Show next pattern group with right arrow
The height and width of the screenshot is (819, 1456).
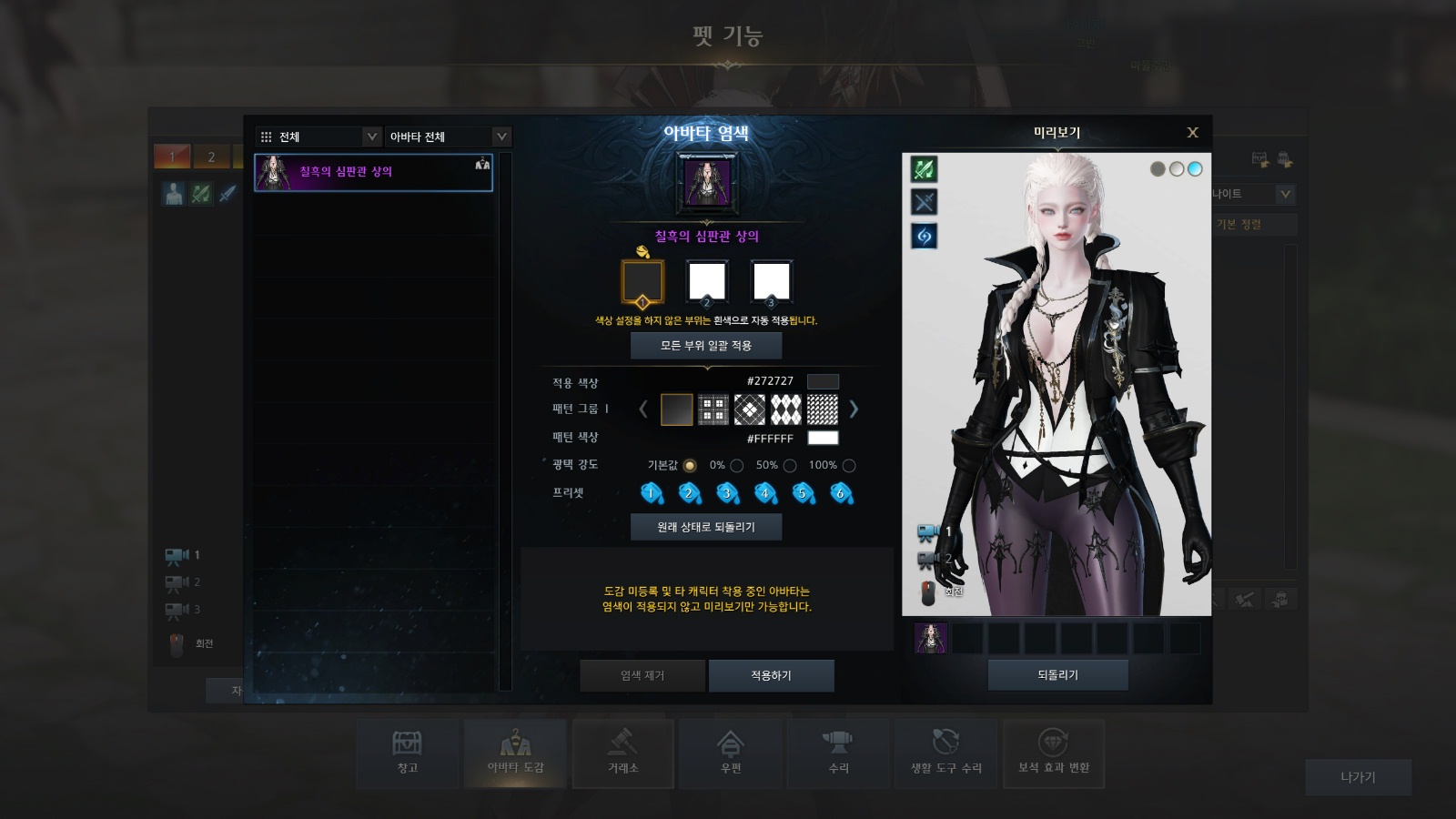[854, 409]
